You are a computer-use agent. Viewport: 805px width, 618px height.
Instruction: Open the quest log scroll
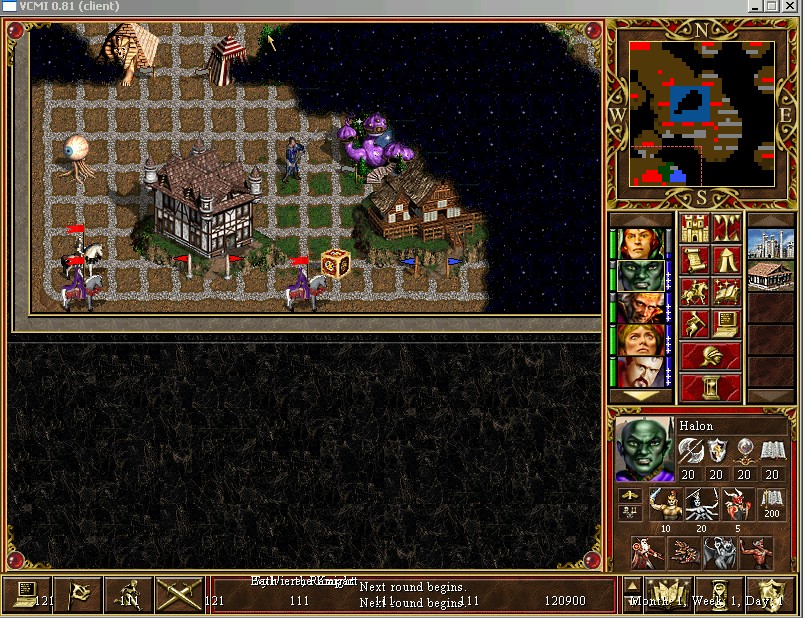[x=694, y=260]
